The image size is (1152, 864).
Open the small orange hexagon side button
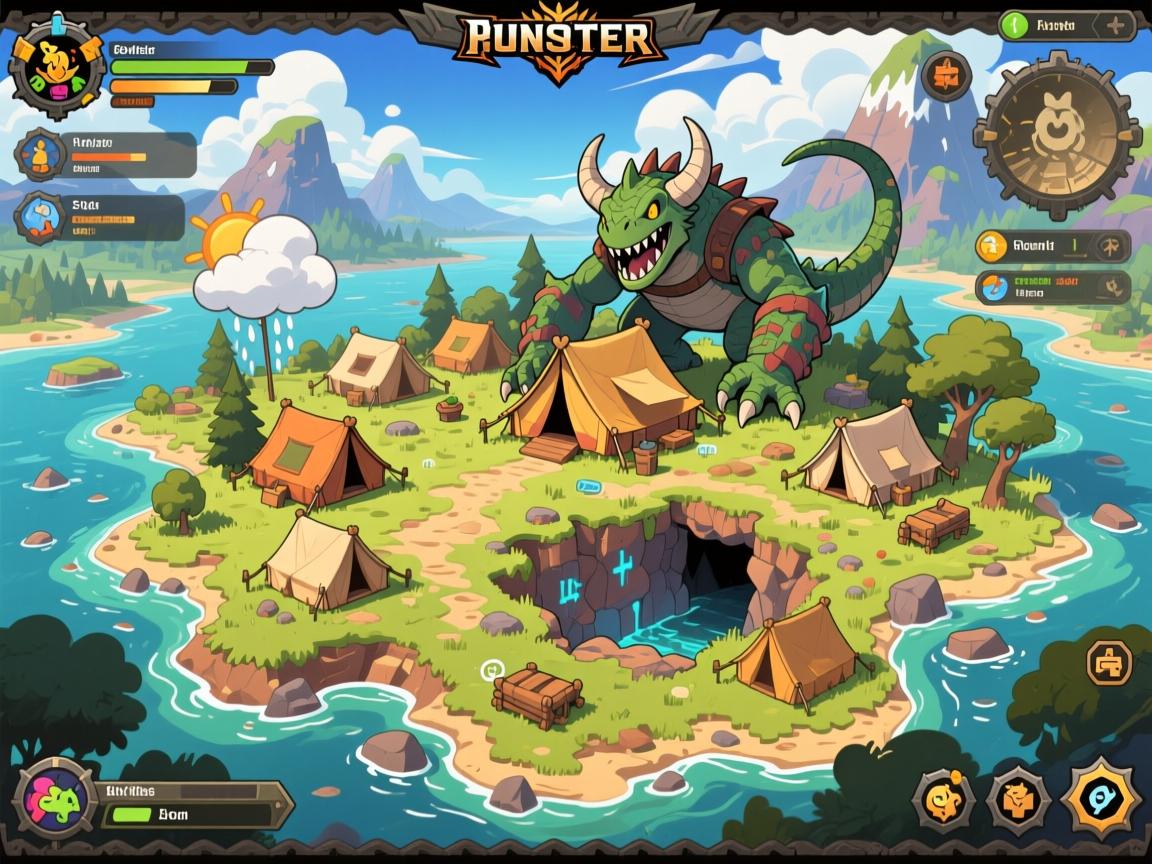click(x=1108, y=661)
